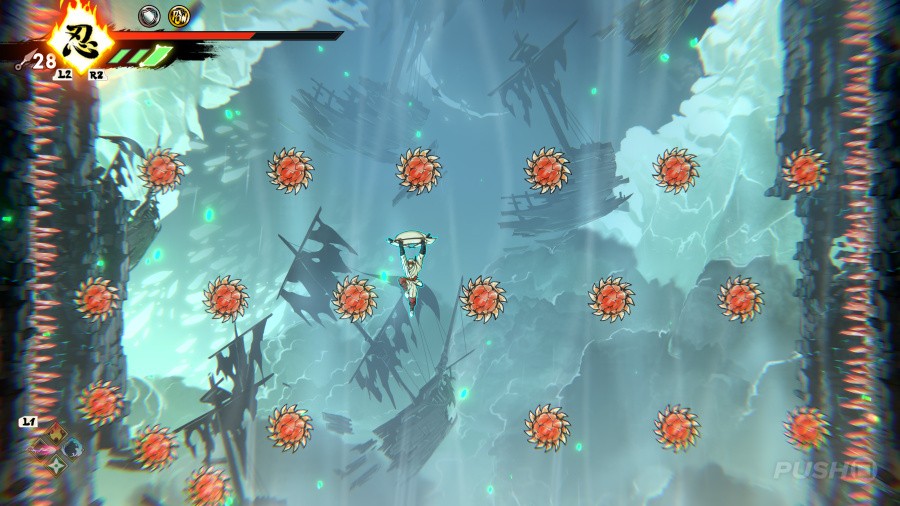The width and height of the screenshot is (900, 506).
Task: Select the fire ninpo ability icon
Action: pyautogui.click(x=56, y=434)
